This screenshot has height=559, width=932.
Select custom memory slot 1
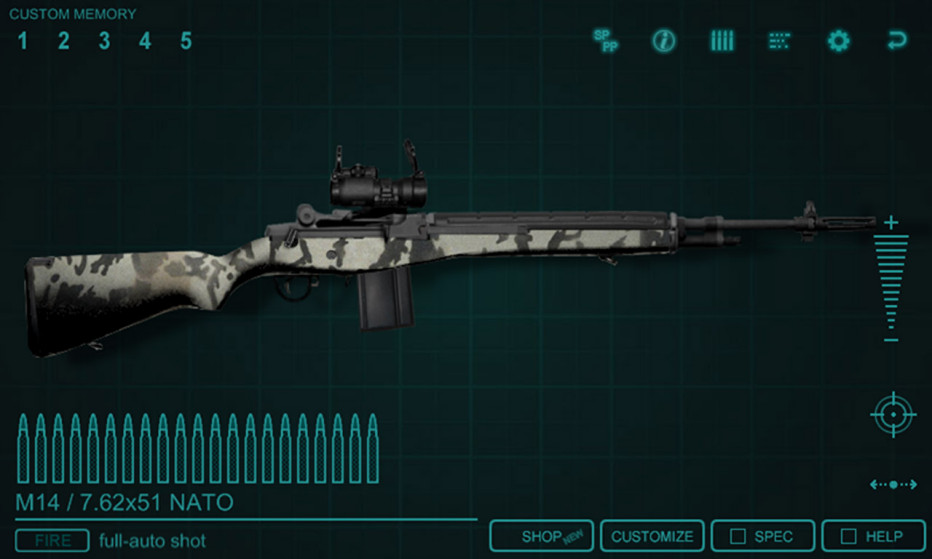point(22,41)
